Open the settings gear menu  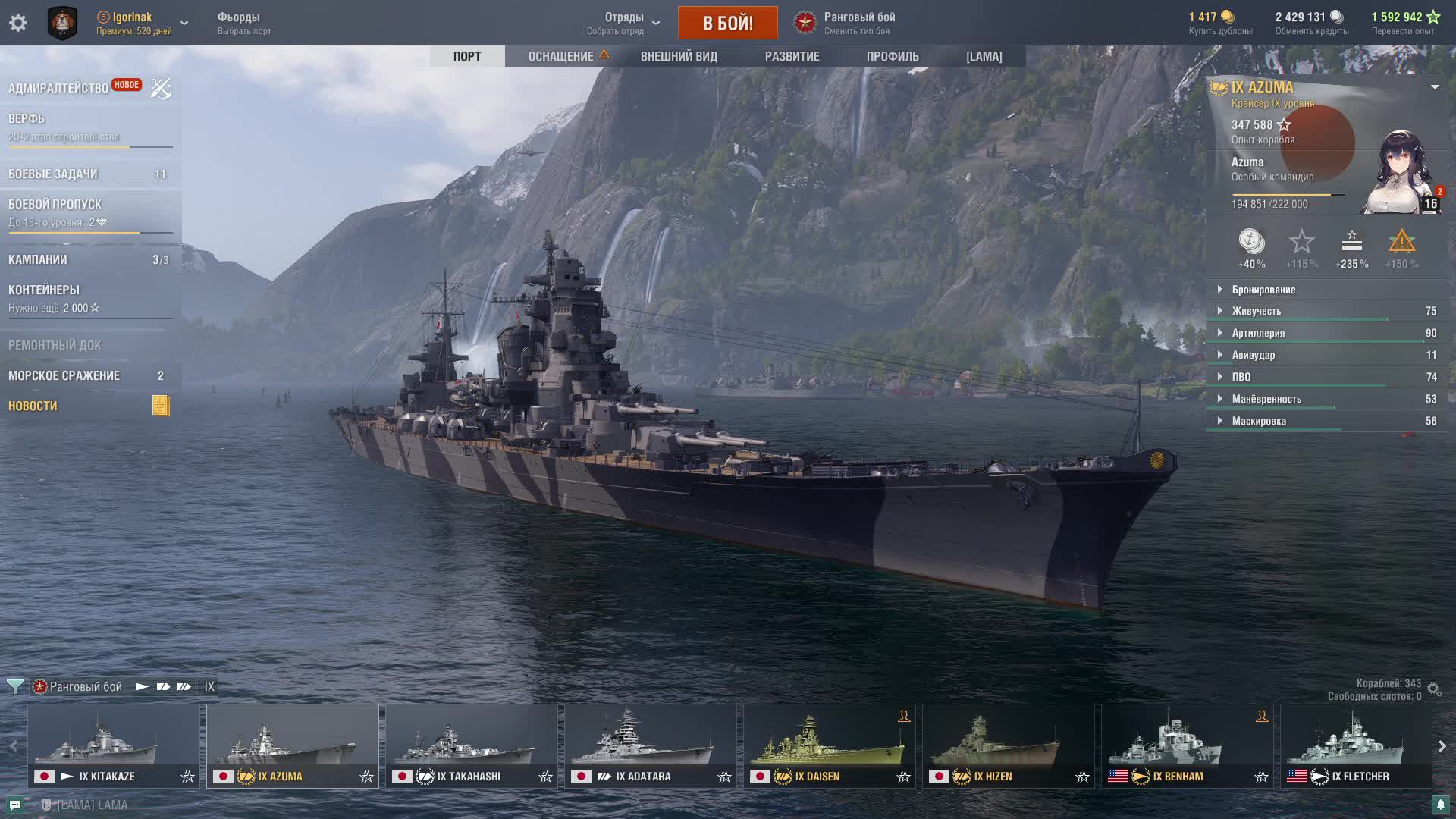18,23
